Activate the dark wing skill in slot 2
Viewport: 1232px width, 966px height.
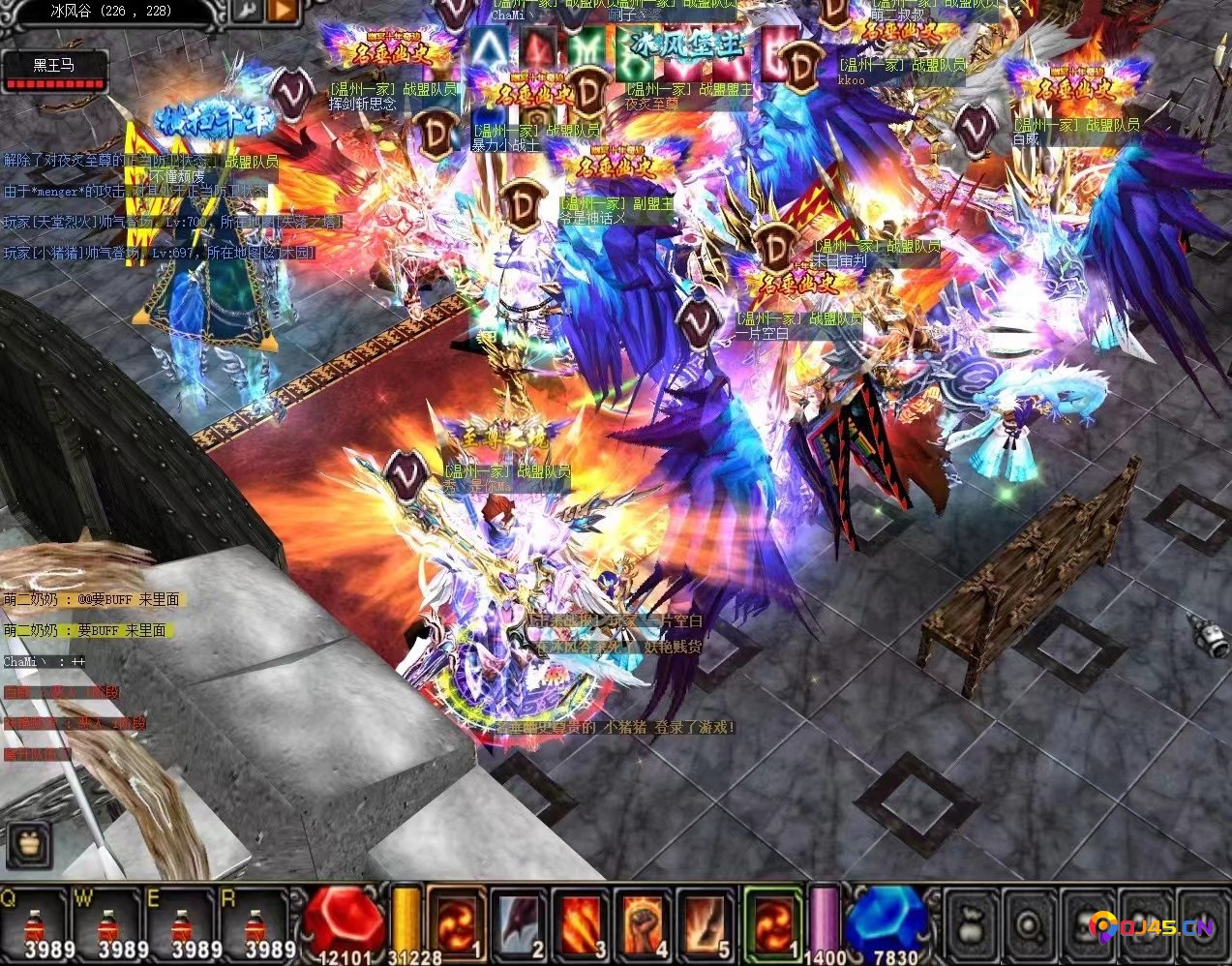pos(520,924)
